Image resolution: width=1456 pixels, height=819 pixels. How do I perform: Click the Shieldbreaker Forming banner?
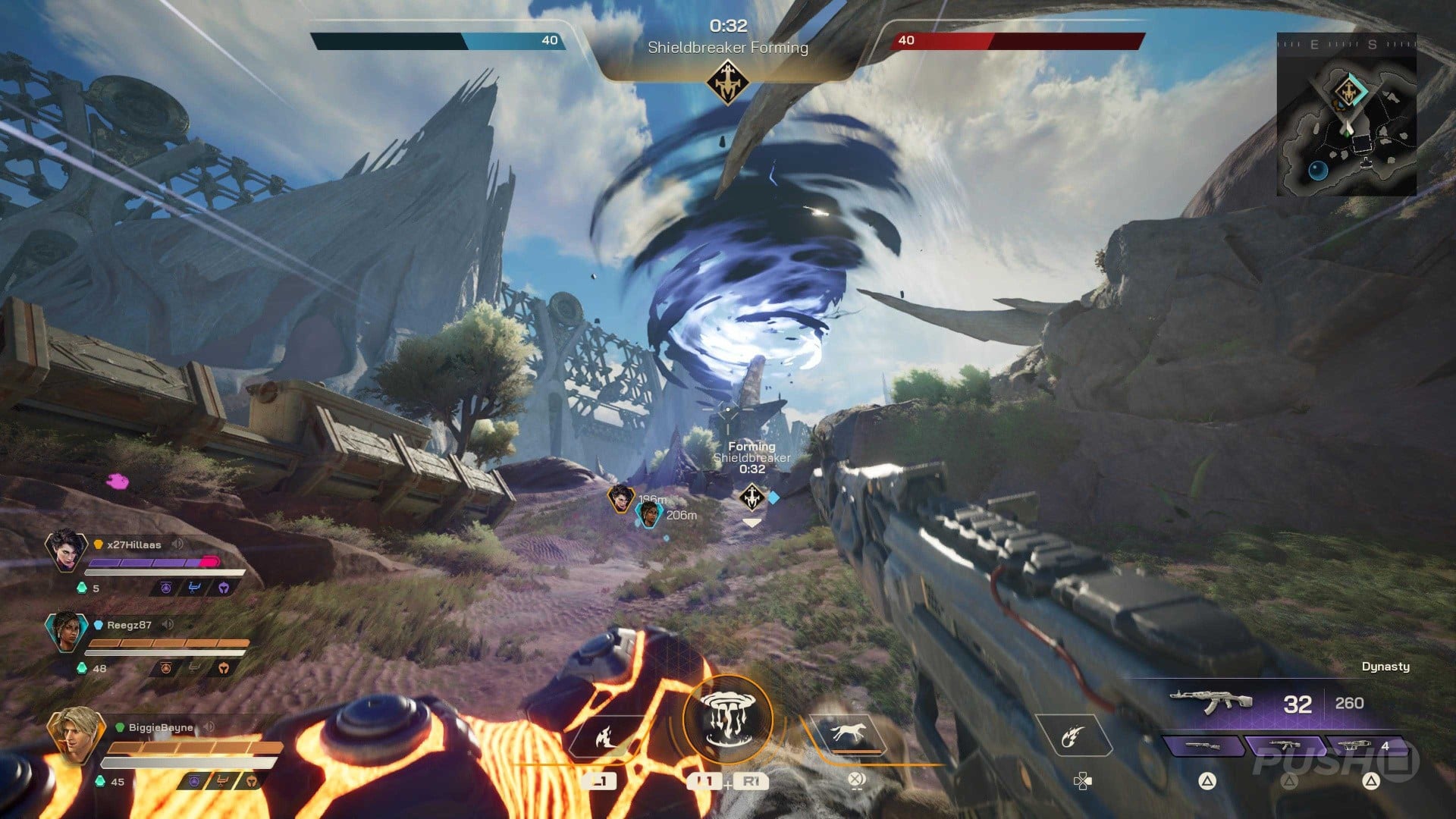pos(729,48)
